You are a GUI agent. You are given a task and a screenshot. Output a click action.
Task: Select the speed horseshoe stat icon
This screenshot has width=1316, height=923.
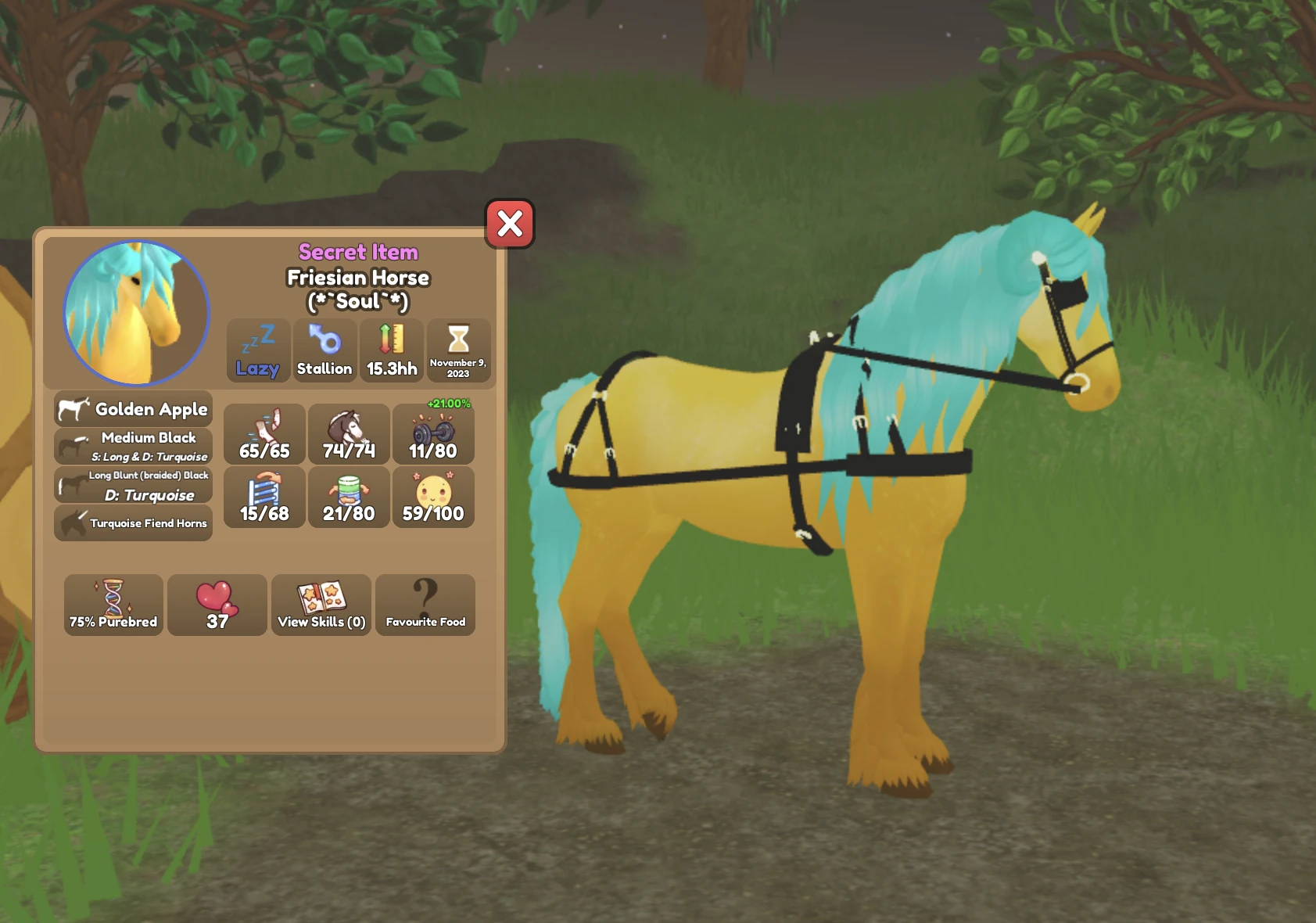pos(264,434)
